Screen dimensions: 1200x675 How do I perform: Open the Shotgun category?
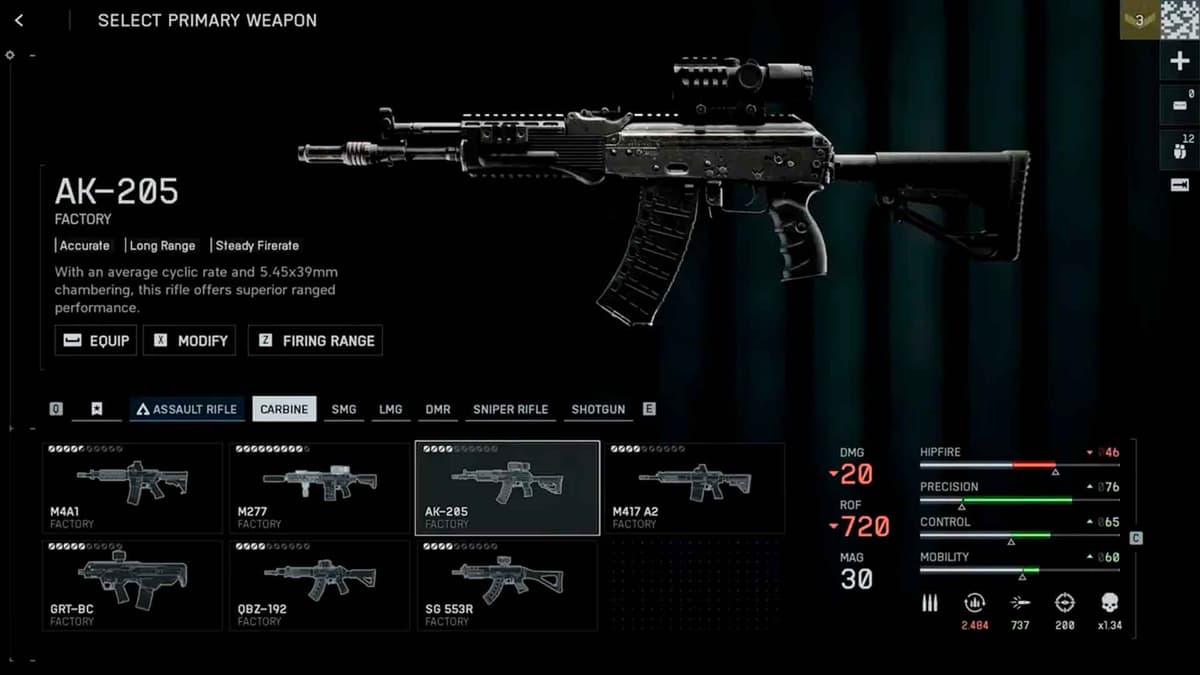point(598,409)
